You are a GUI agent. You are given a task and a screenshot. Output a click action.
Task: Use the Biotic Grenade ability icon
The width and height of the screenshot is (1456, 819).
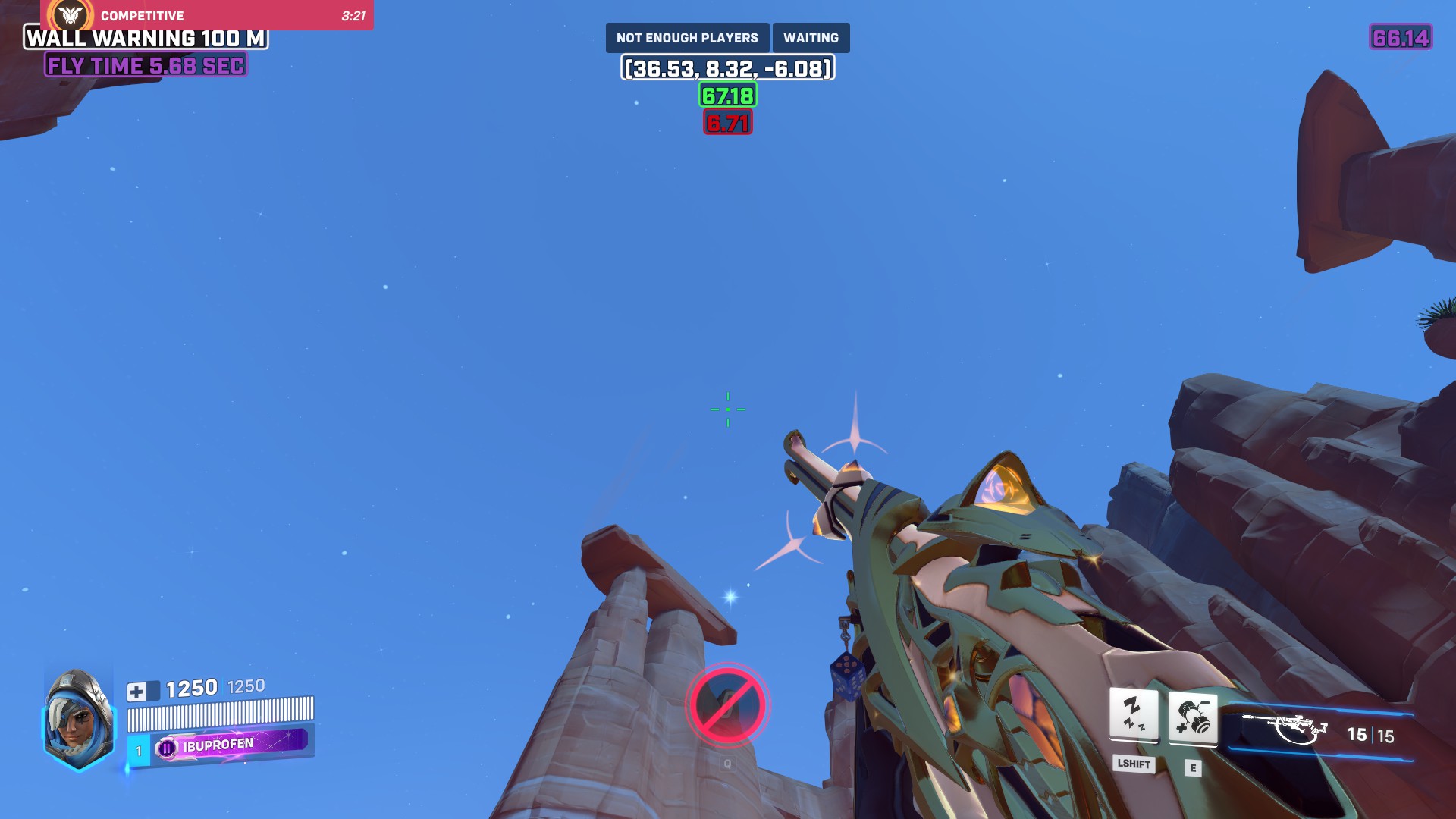tap(1193, 717)
